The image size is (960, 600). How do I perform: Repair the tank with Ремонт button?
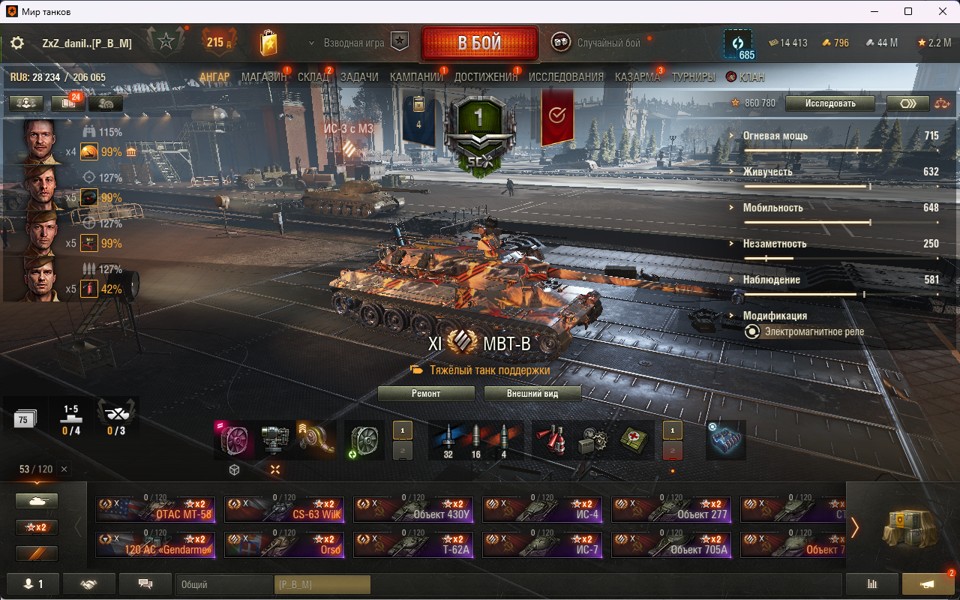426,393
